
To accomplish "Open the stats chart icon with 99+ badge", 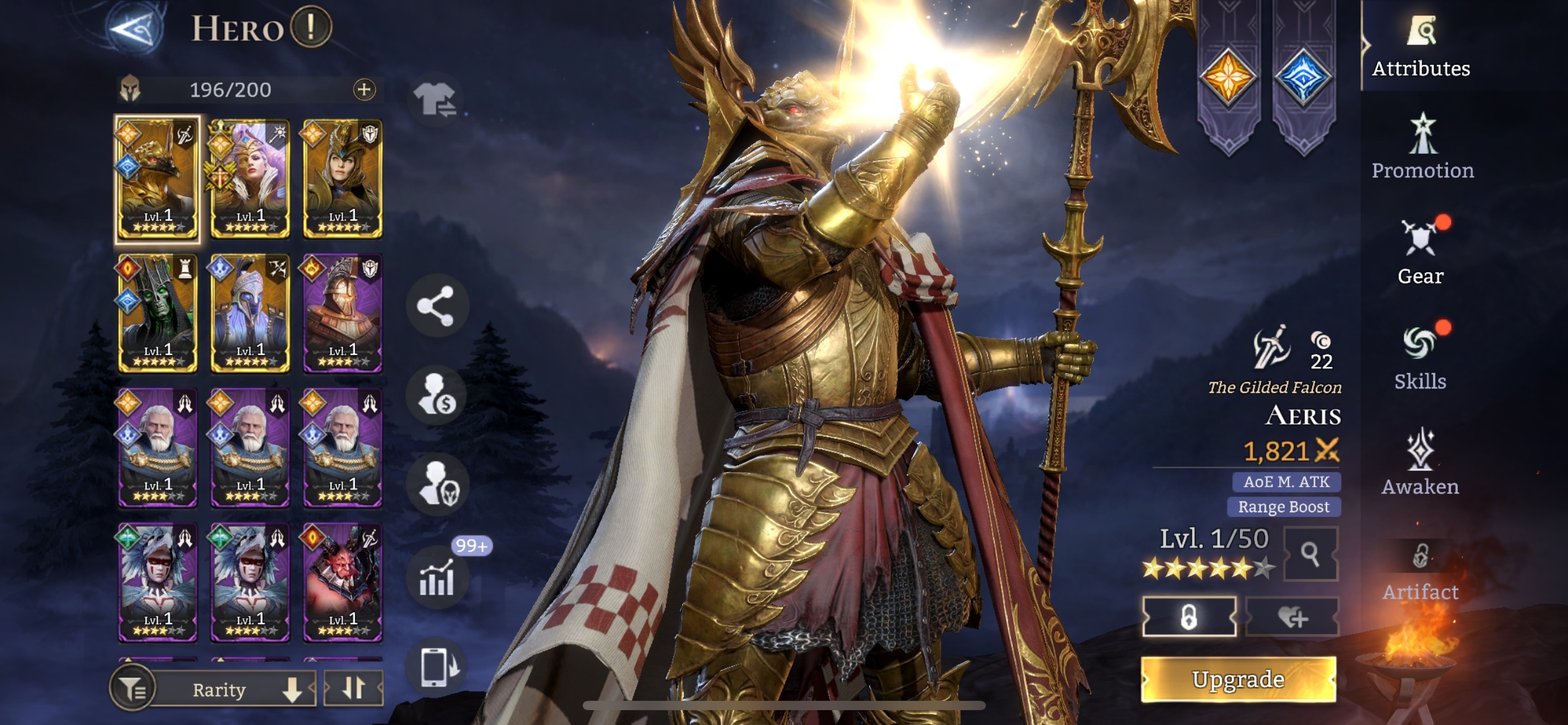I will pos(437,578).
